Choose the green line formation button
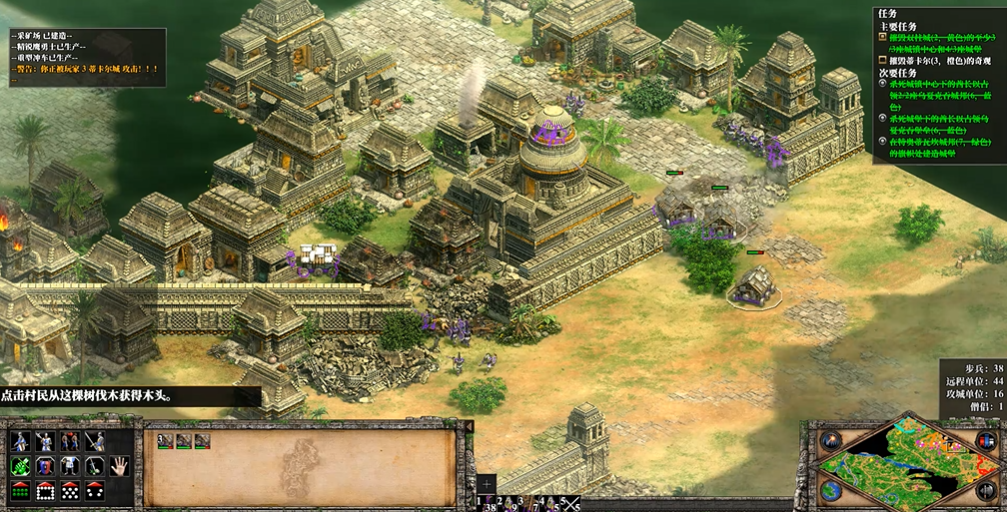Screen dimensions: 1007x512 [19, 490]
